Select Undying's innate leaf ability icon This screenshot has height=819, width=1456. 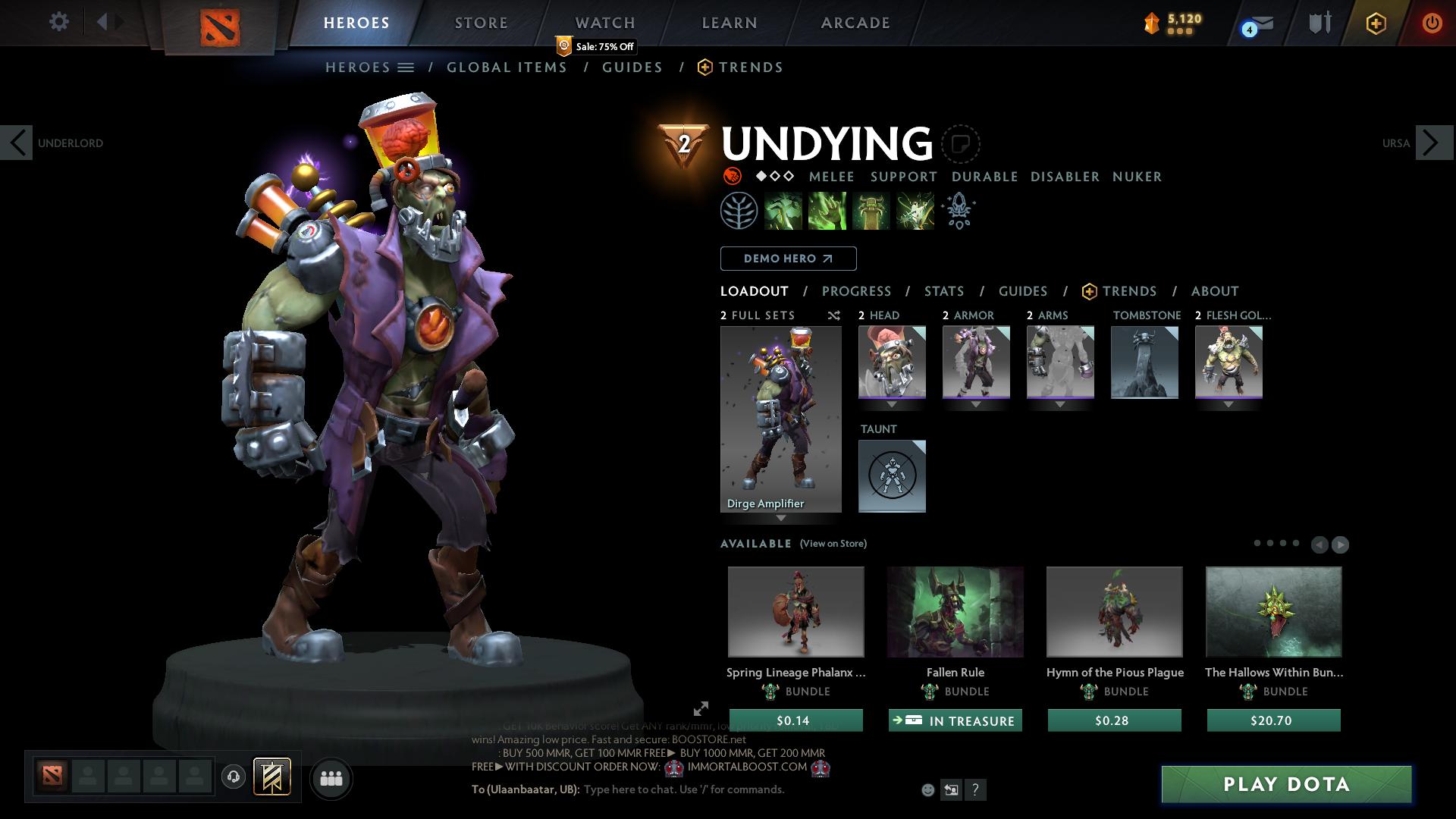tap(739, 210)
